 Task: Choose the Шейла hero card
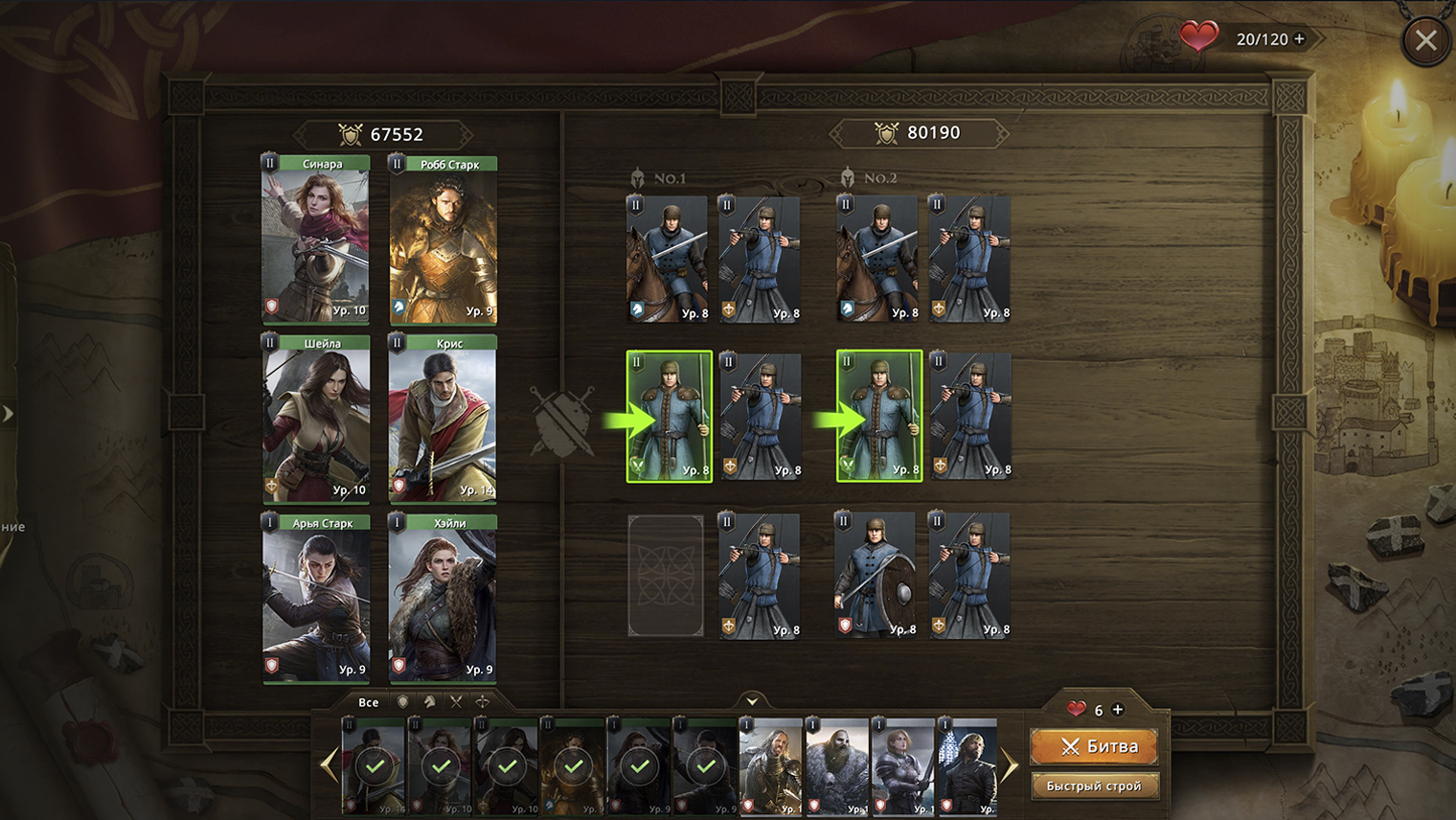(x=316, y=419)
